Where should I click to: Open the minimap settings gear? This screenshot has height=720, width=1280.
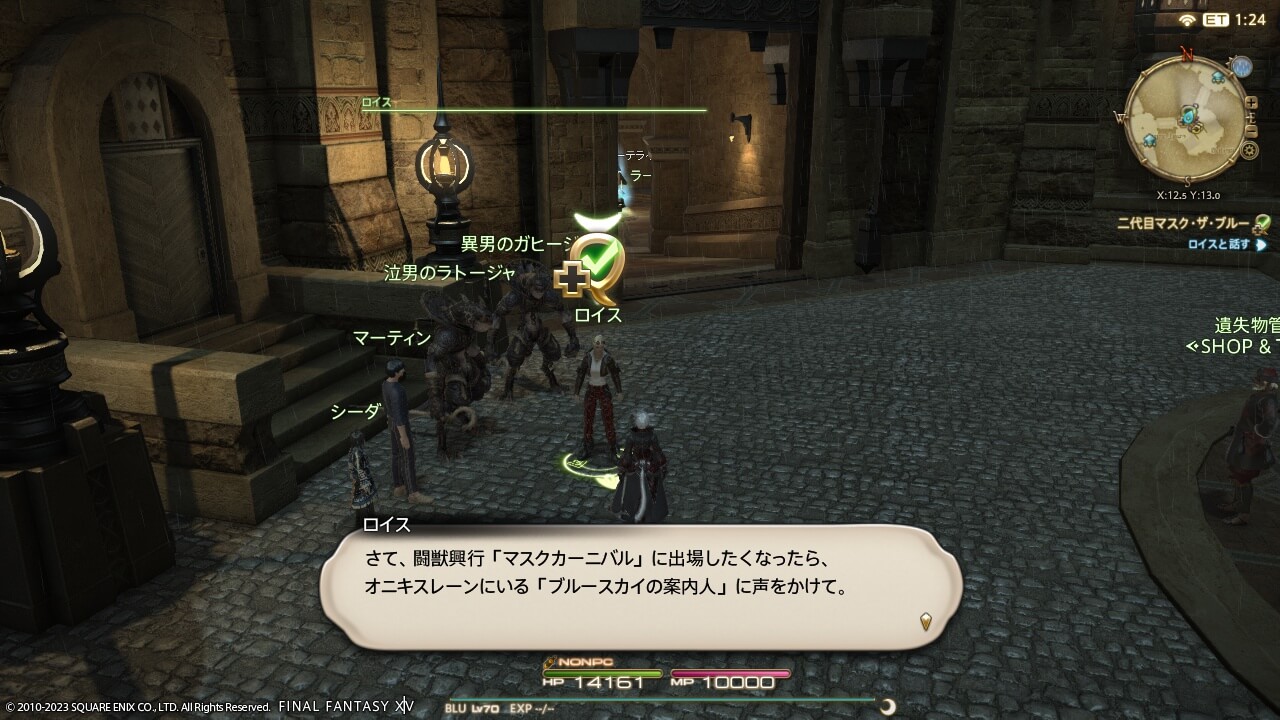[1250, 149]
